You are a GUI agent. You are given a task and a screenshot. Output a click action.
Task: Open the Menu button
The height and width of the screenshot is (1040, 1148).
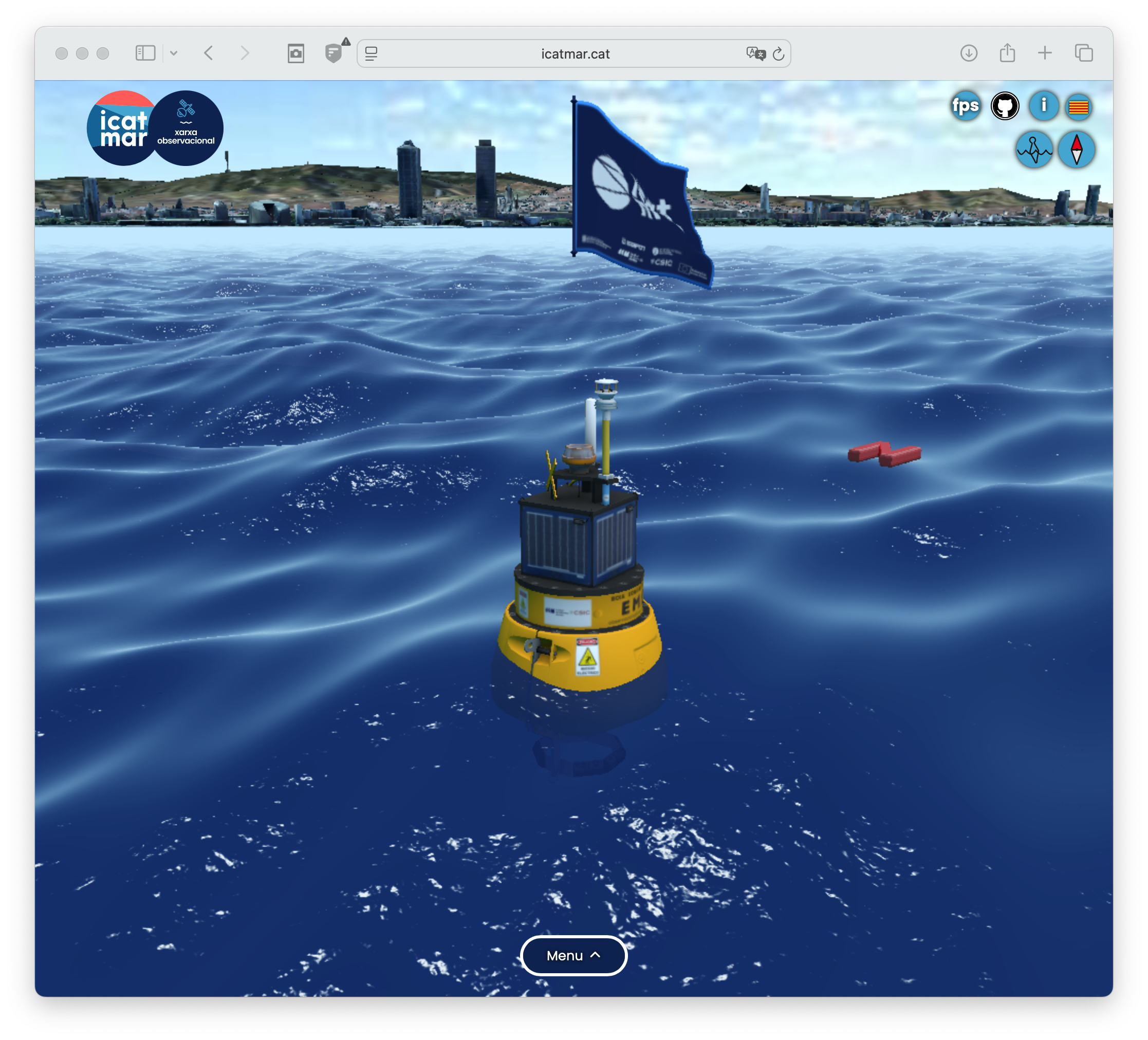click(x=573, y=955)
